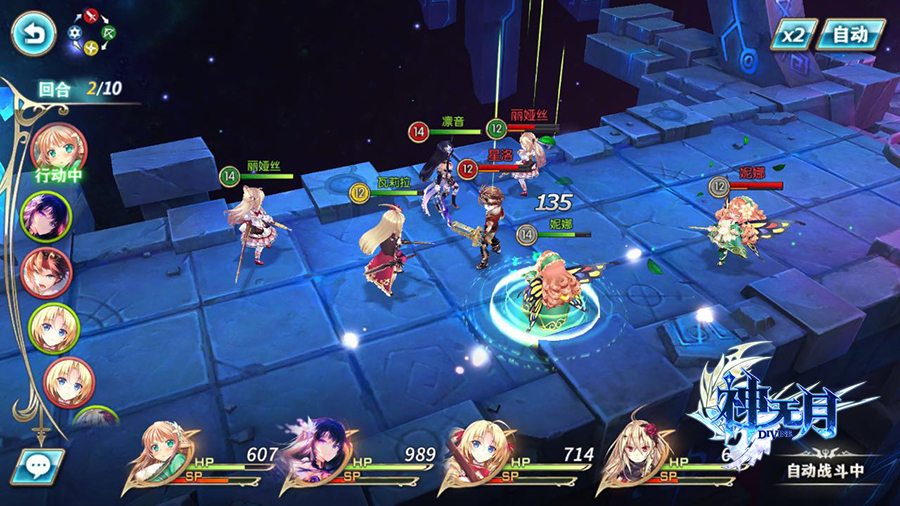Image resolution: width=900 pixels, height=506 pixels.
Task: Choose the party member with 989 HP
Action: click(x=318, y=456)
